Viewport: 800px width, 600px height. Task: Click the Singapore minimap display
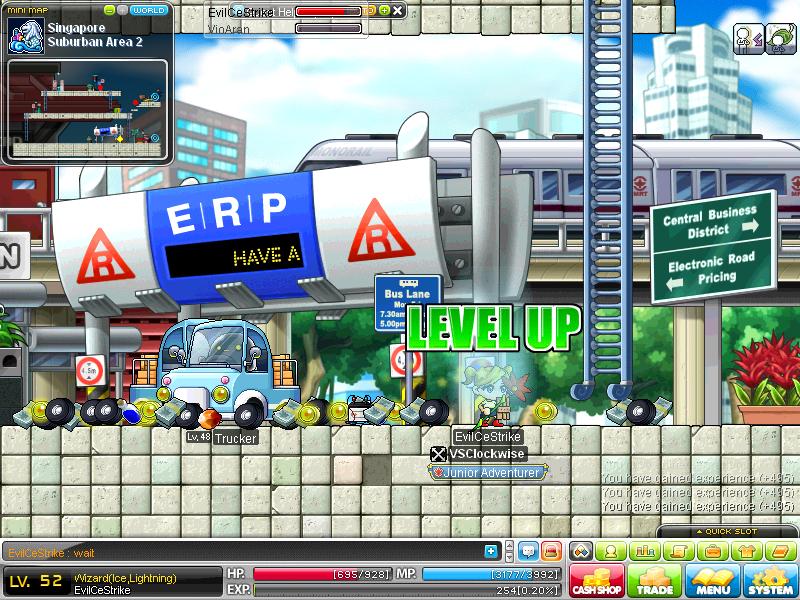point(88,108)
